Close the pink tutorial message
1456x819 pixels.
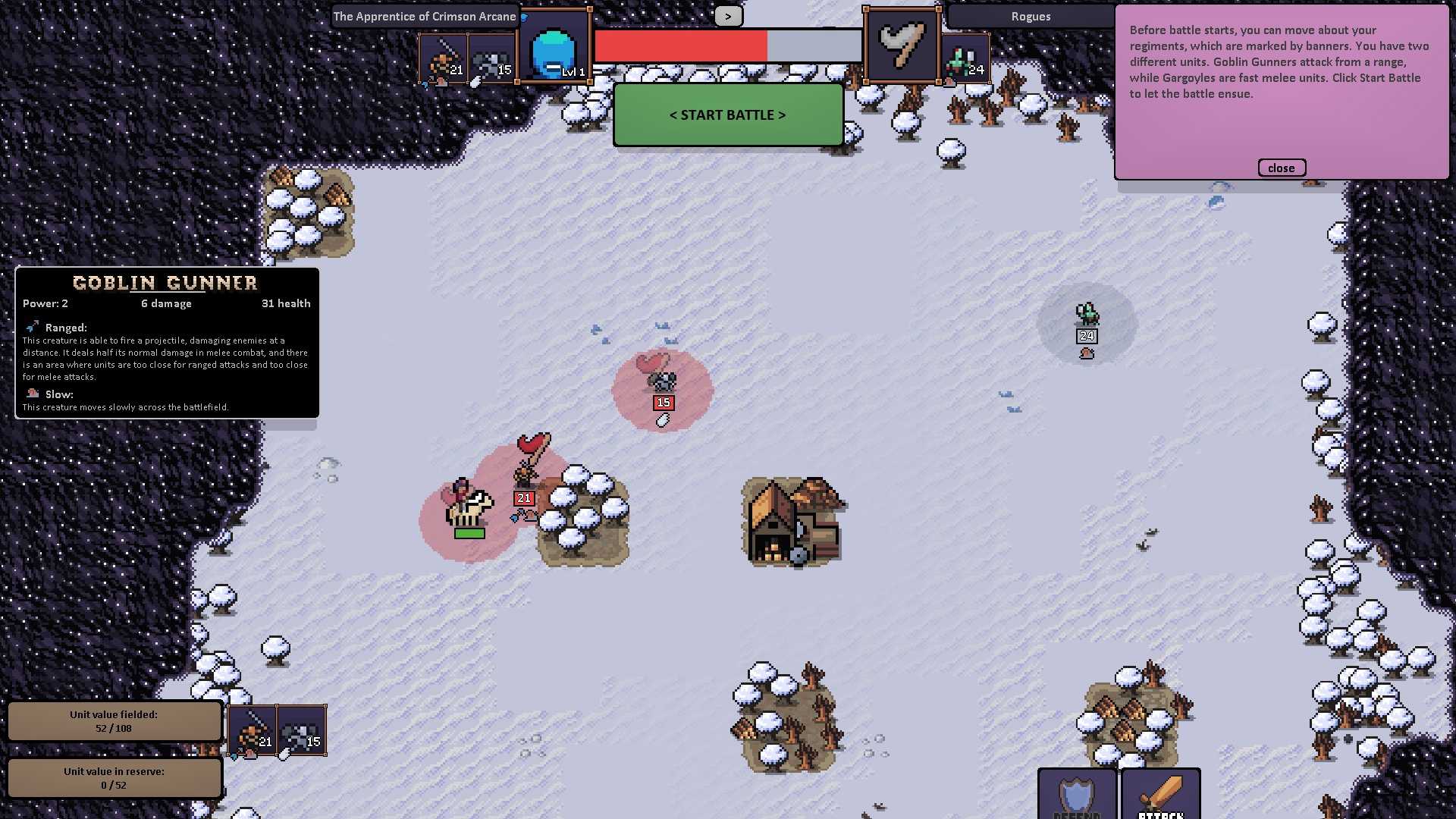tap(1281, 168)
